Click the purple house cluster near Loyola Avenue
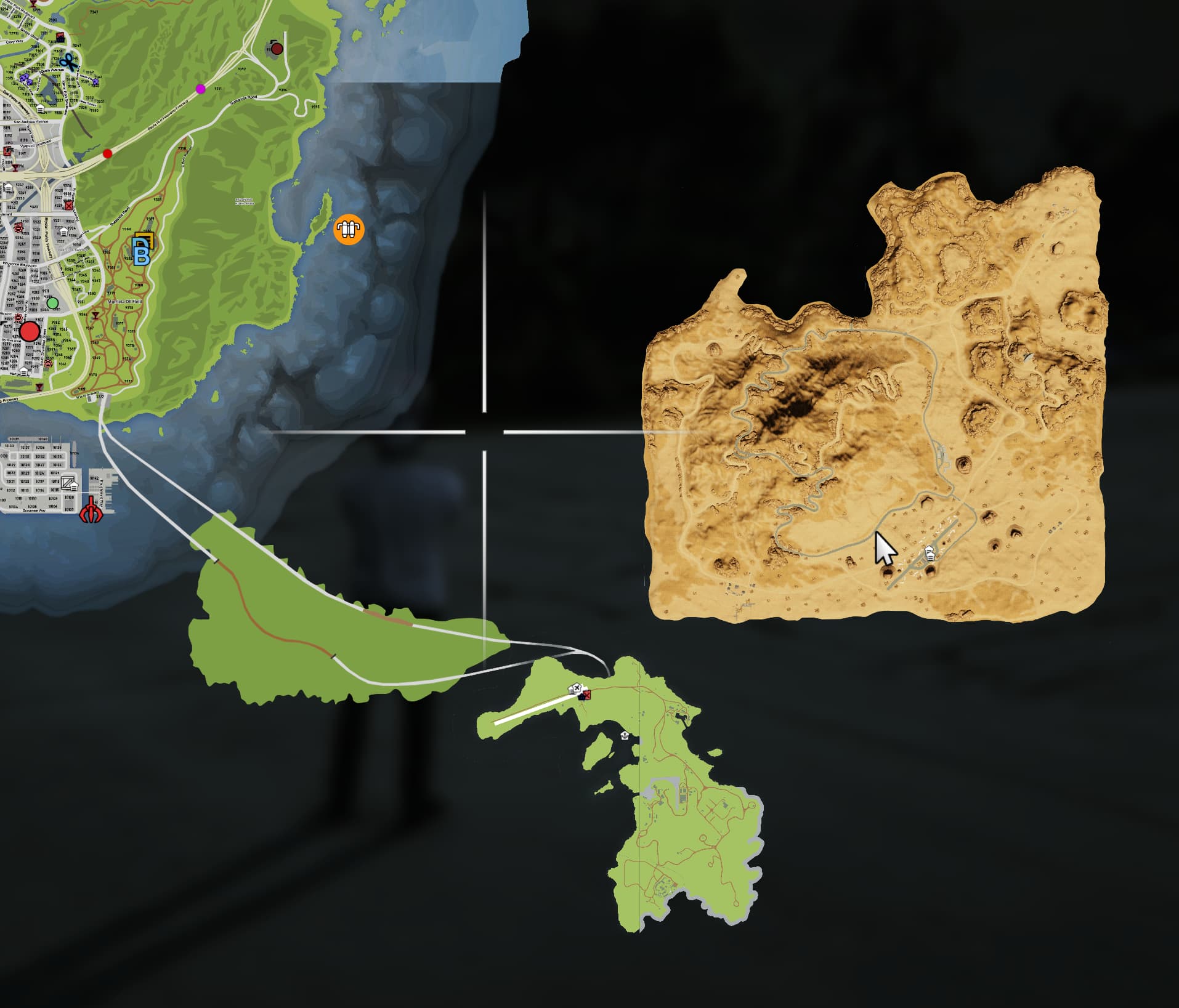The width and height of the screenshot is (1179, 1008). click(25, 79)
